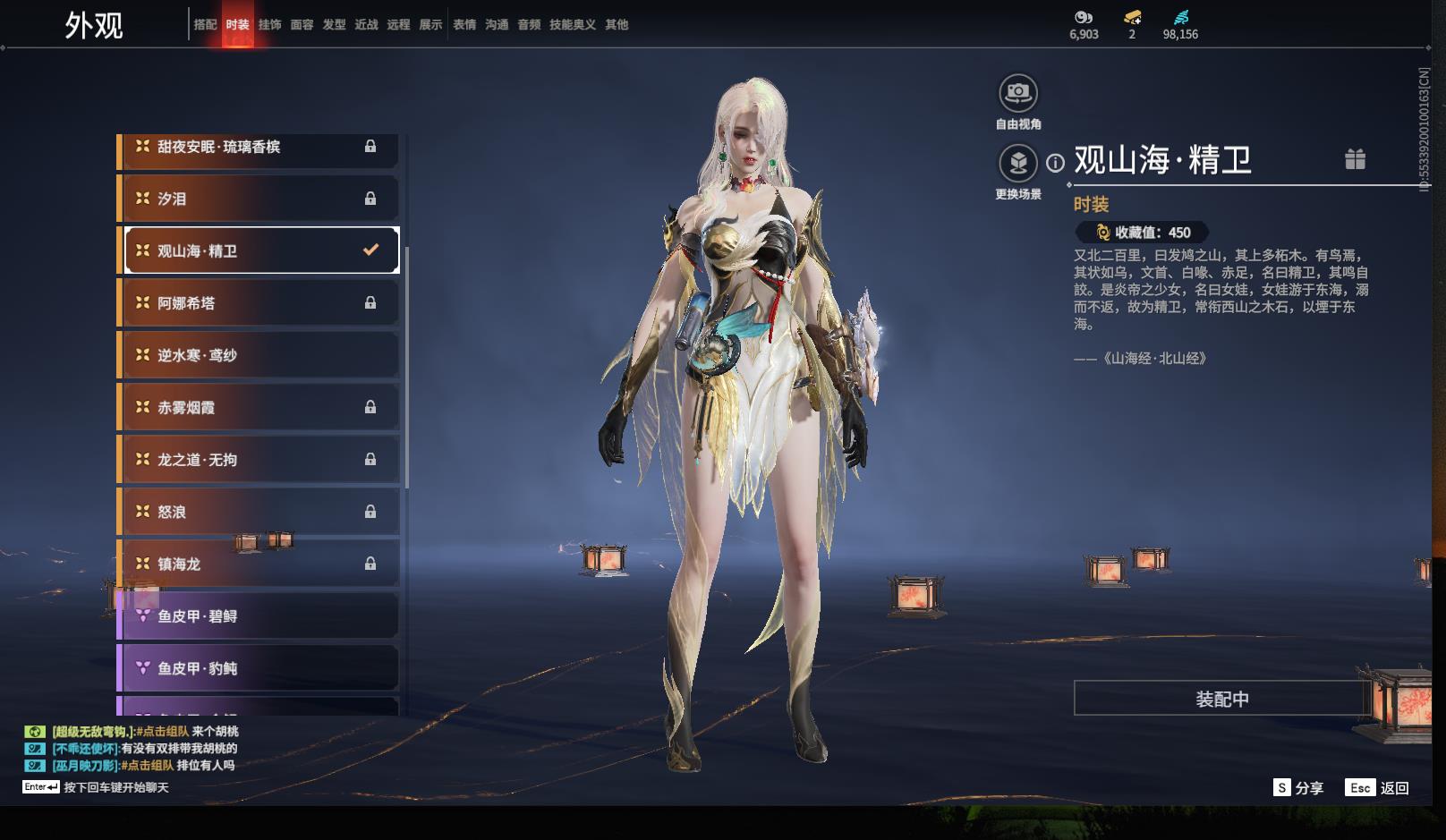The height and width of the screenshot is (840, 1446).
Task: Click the gift box icon
Action: tap(1355, 159)
